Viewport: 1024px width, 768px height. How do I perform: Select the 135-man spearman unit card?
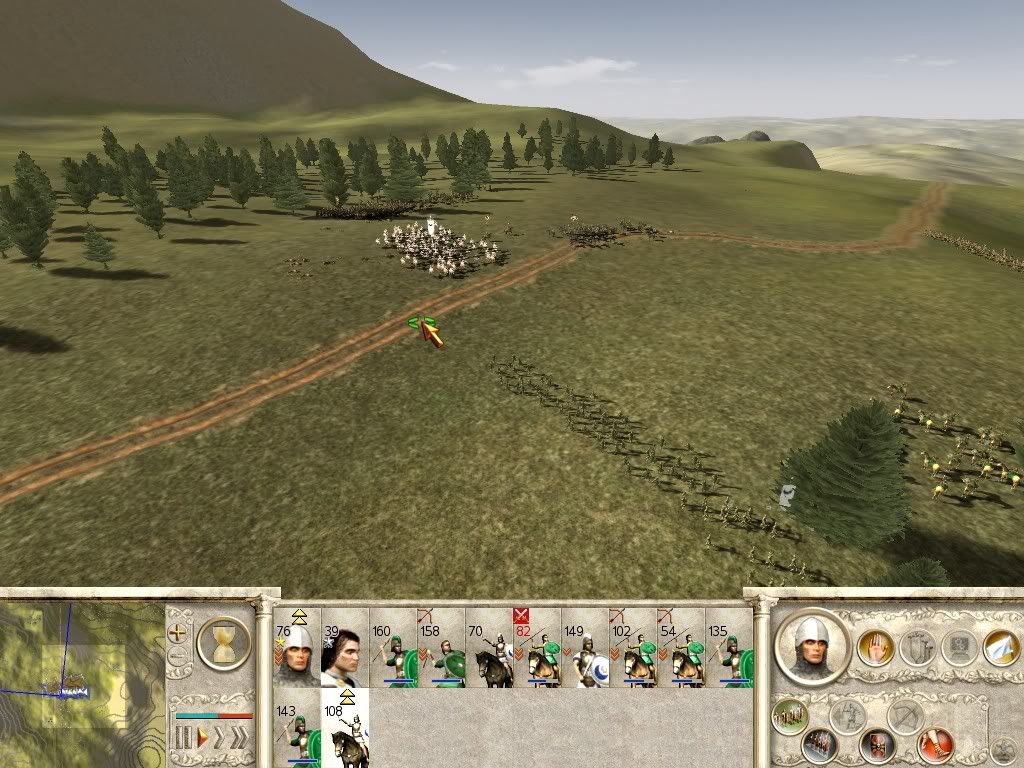click(729, 648)
